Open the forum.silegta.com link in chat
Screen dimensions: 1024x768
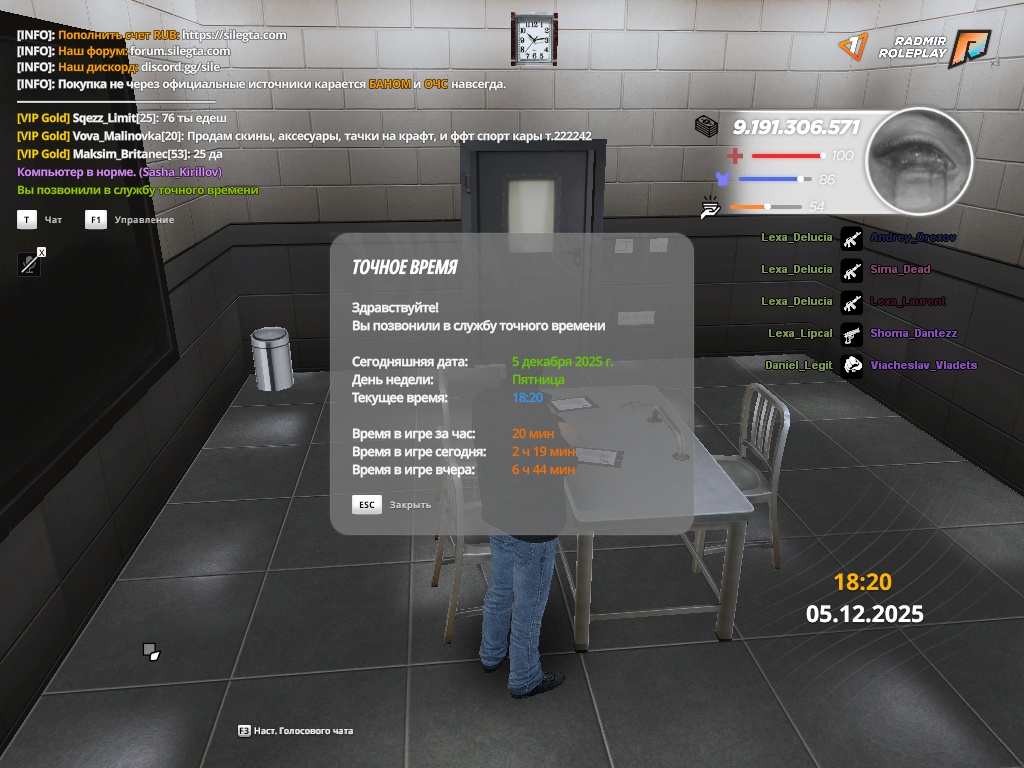(180, 51)
